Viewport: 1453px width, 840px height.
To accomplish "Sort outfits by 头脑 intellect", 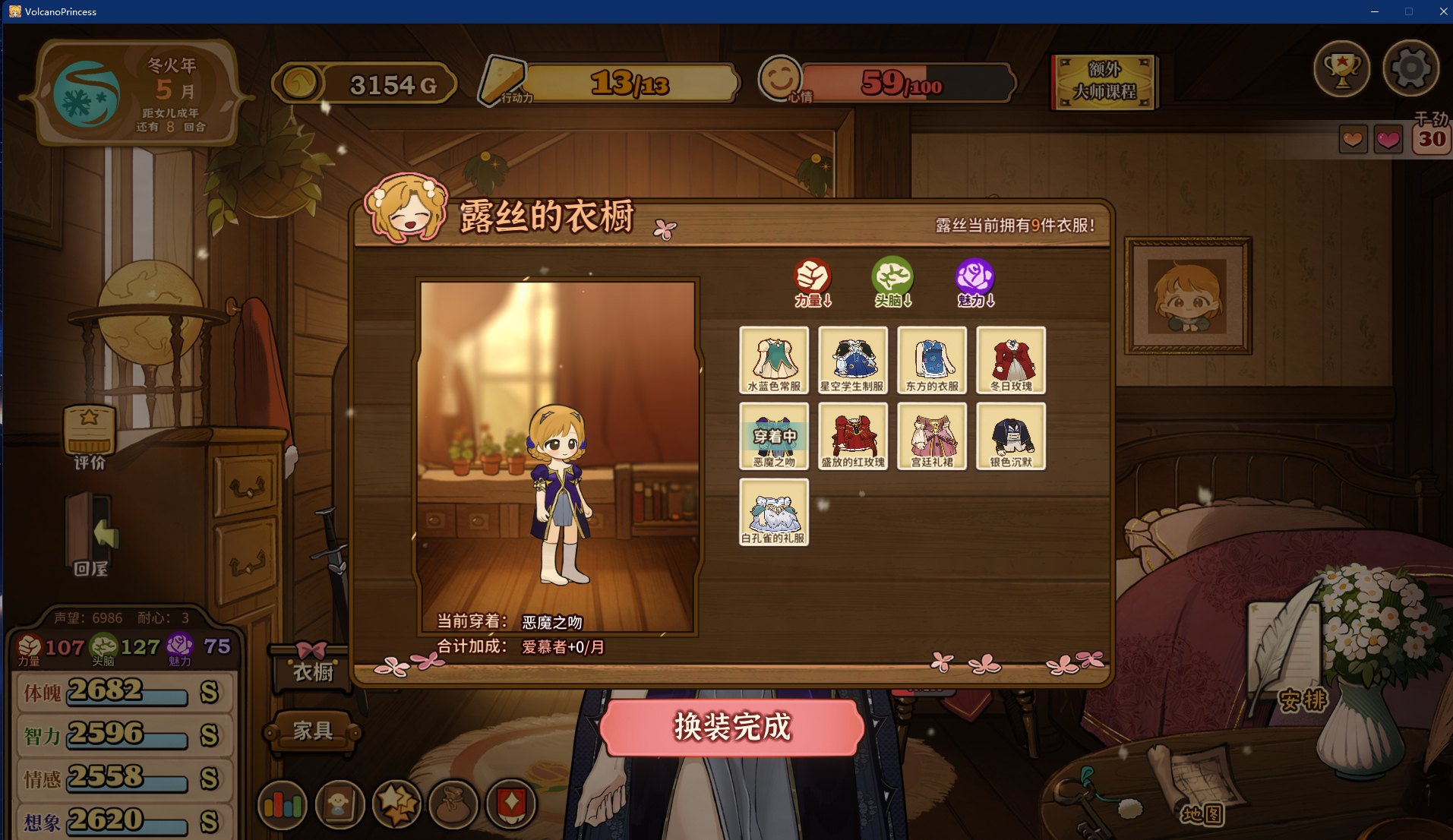I will (892, 283).
